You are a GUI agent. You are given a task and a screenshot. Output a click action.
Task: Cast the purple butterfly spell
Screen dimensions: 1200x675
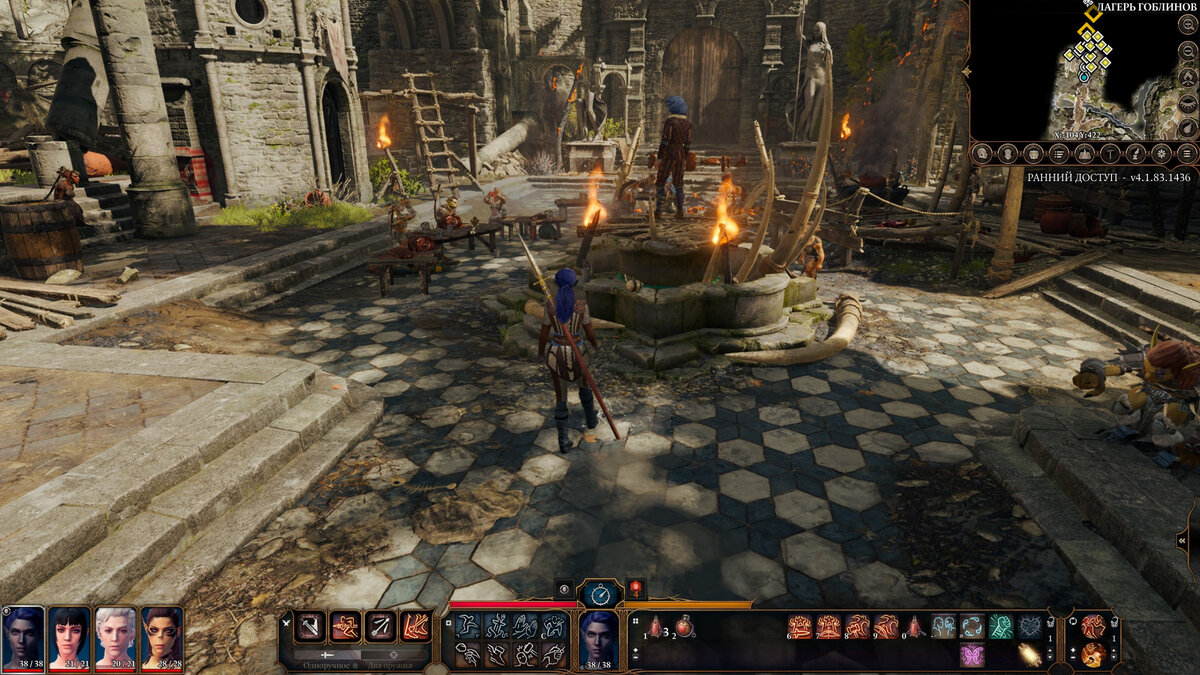click(x=971, y=655)
